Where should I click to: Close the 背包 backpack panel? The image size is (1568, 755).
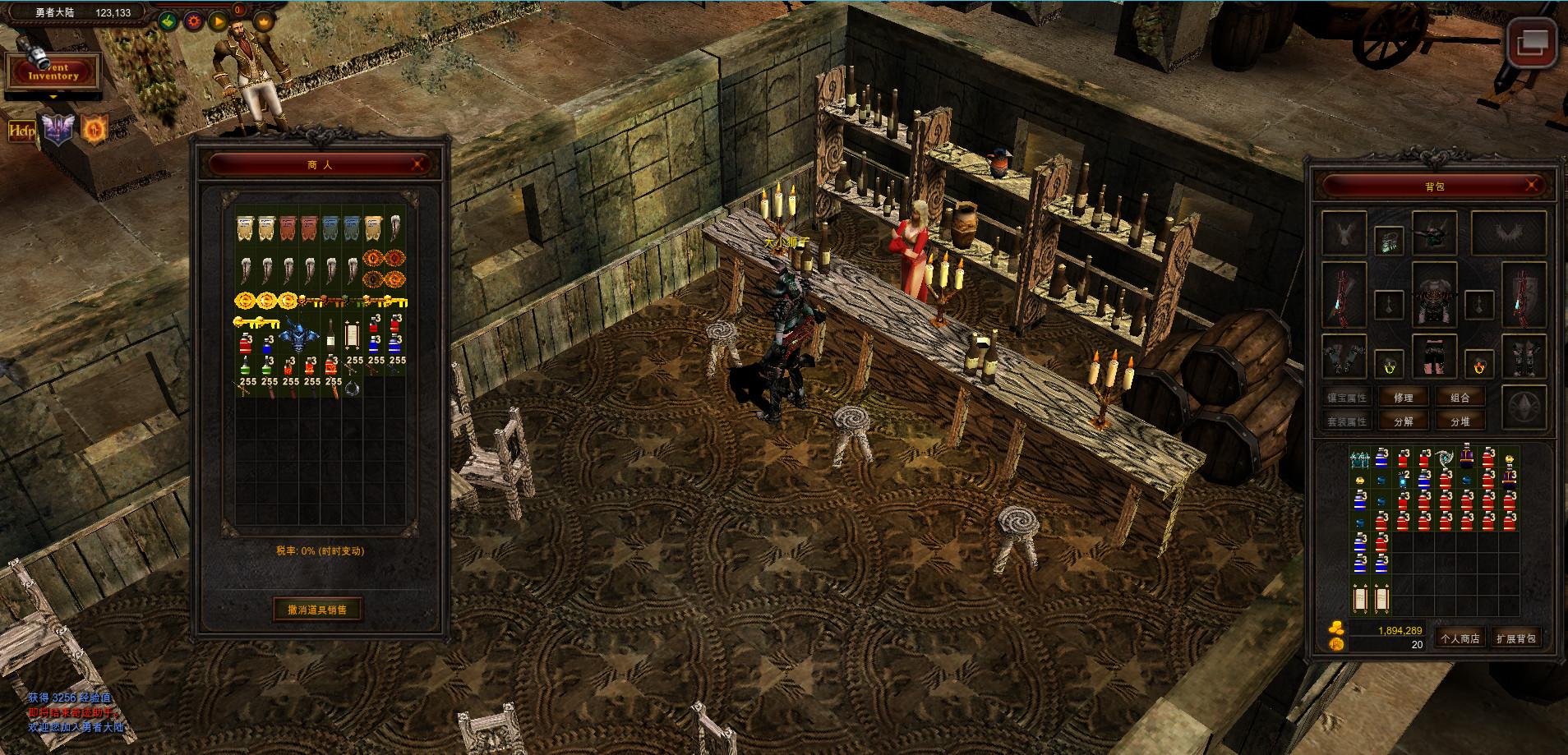(x=1532, y=186)
